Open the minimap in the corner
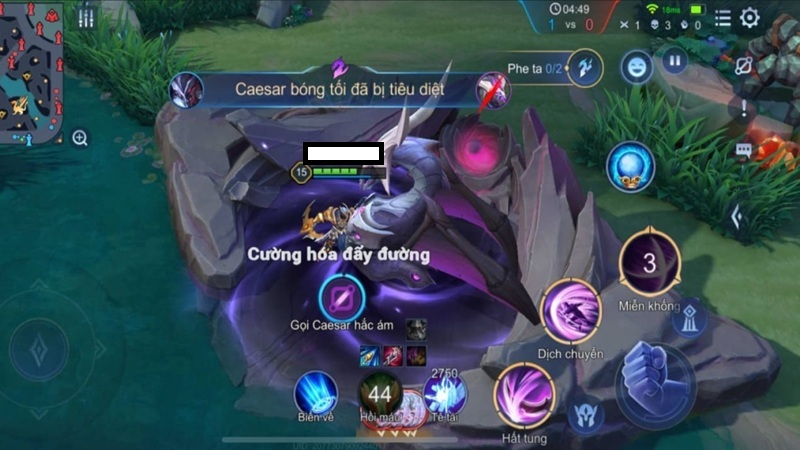The height and width of the screenshot is (450, 800). (30, 70)
